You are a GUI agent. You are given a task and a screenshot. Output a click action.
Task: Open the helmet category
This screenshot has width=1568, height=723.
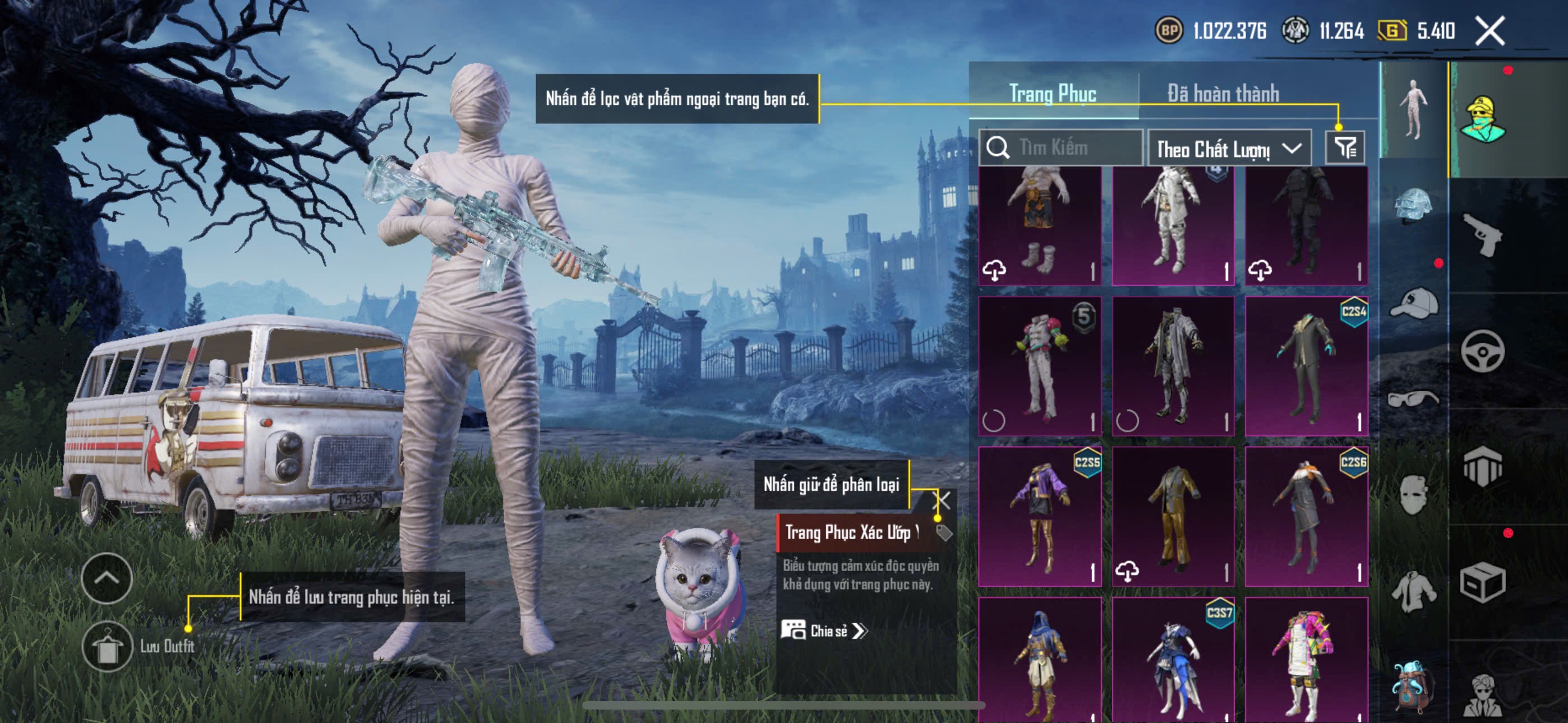click(x=1413, y=205)
